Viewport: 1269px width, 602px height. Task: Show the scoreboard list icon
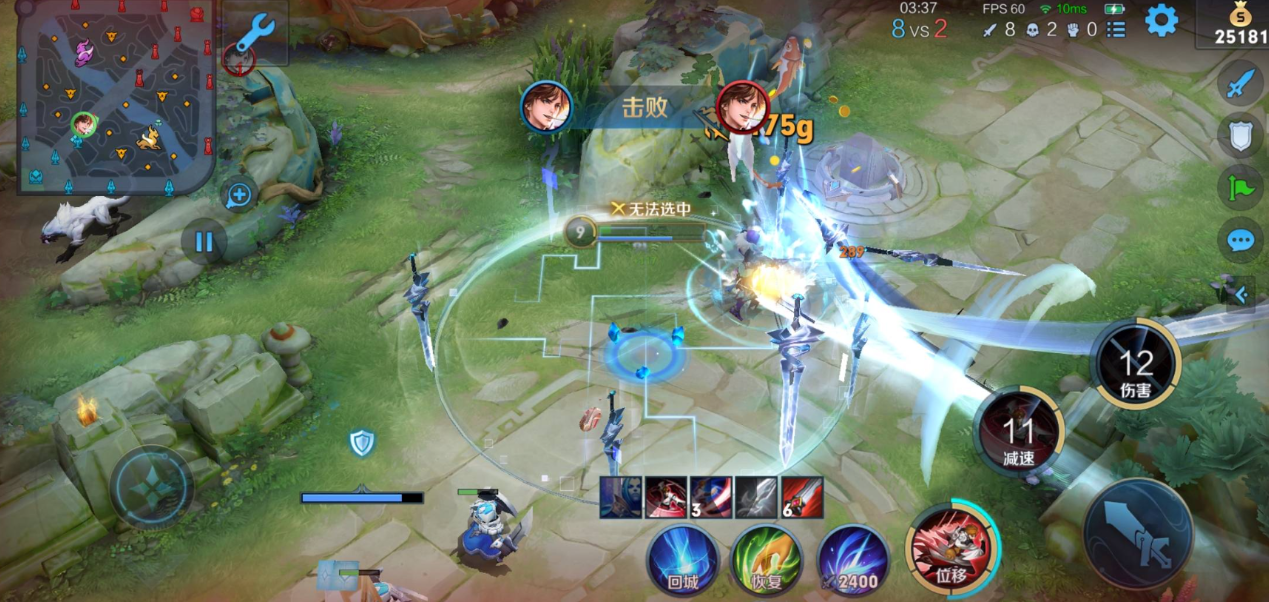(1116, 30)
